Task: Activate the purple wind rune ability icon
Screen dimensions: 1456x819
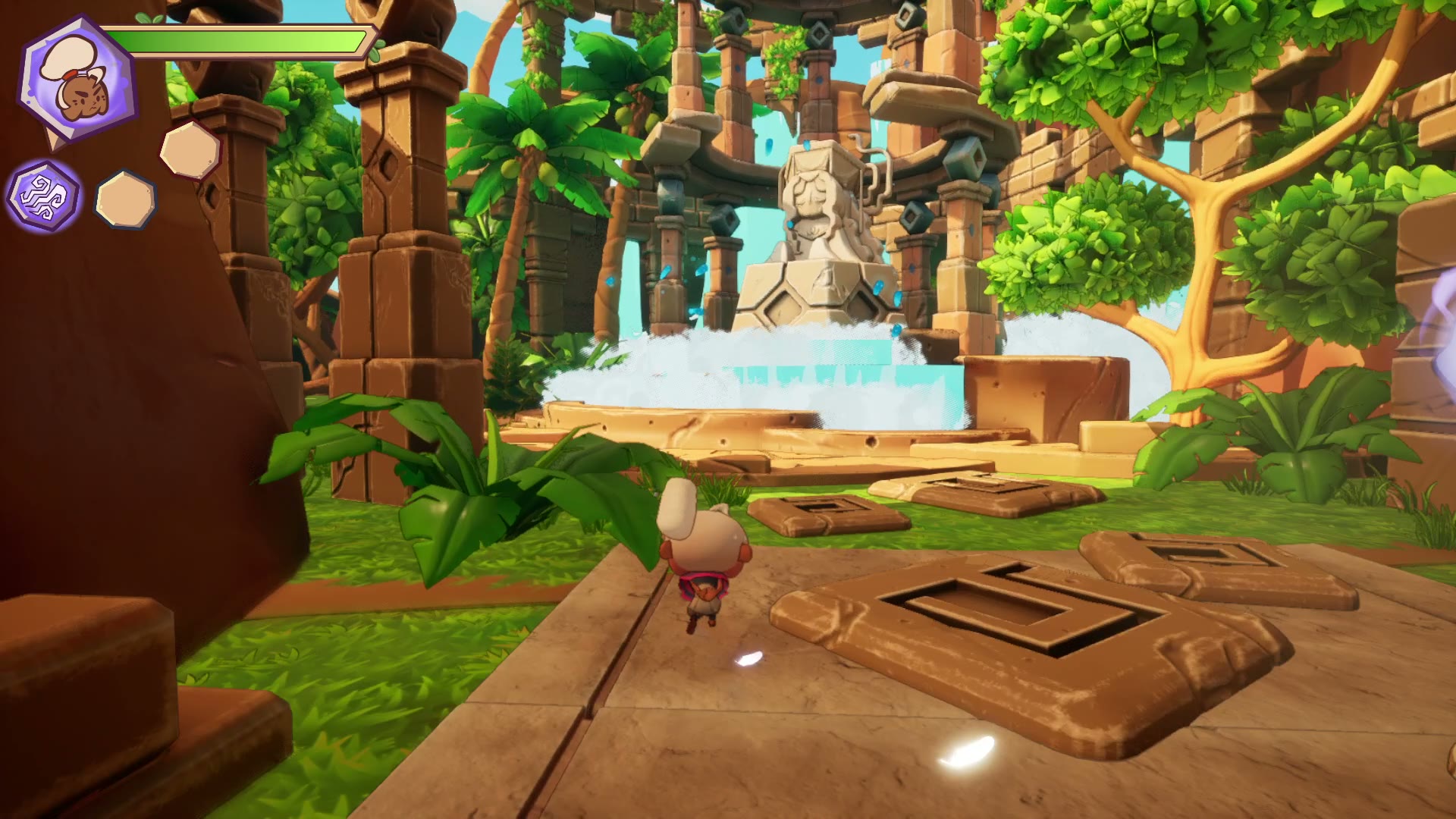Action: [x=43, y=196]
